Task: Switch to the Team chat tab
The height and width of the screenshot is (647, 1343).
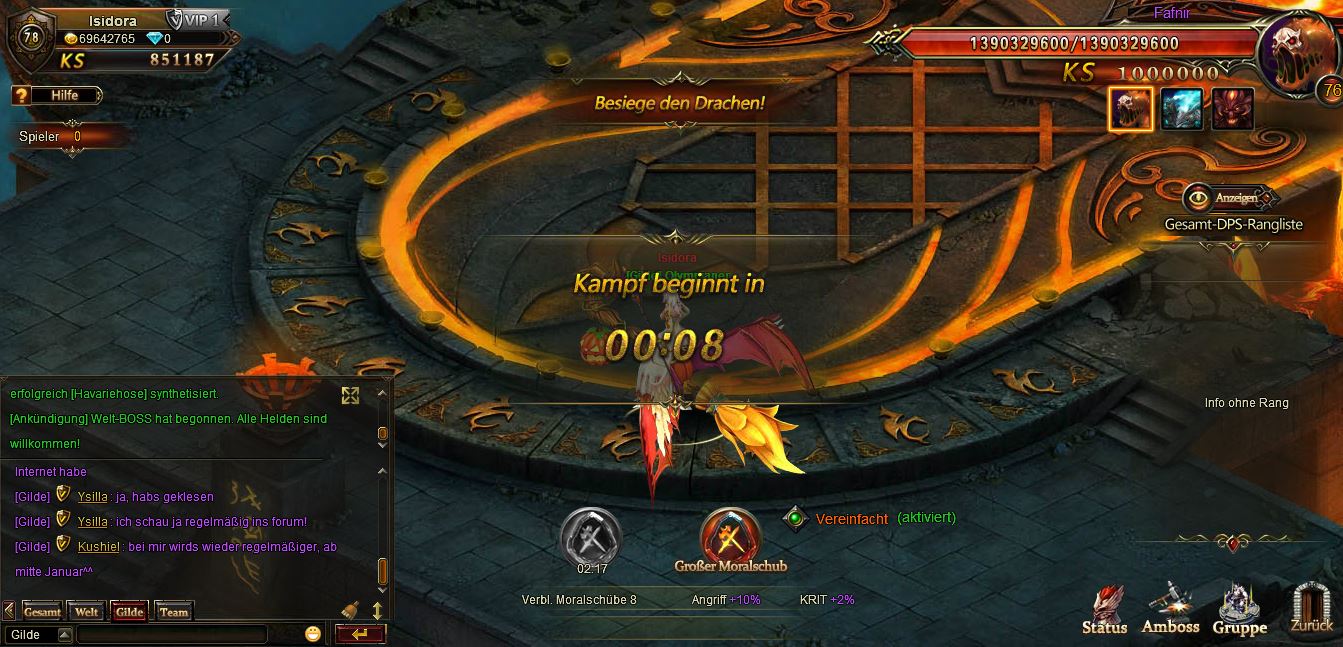Action: 173,611
